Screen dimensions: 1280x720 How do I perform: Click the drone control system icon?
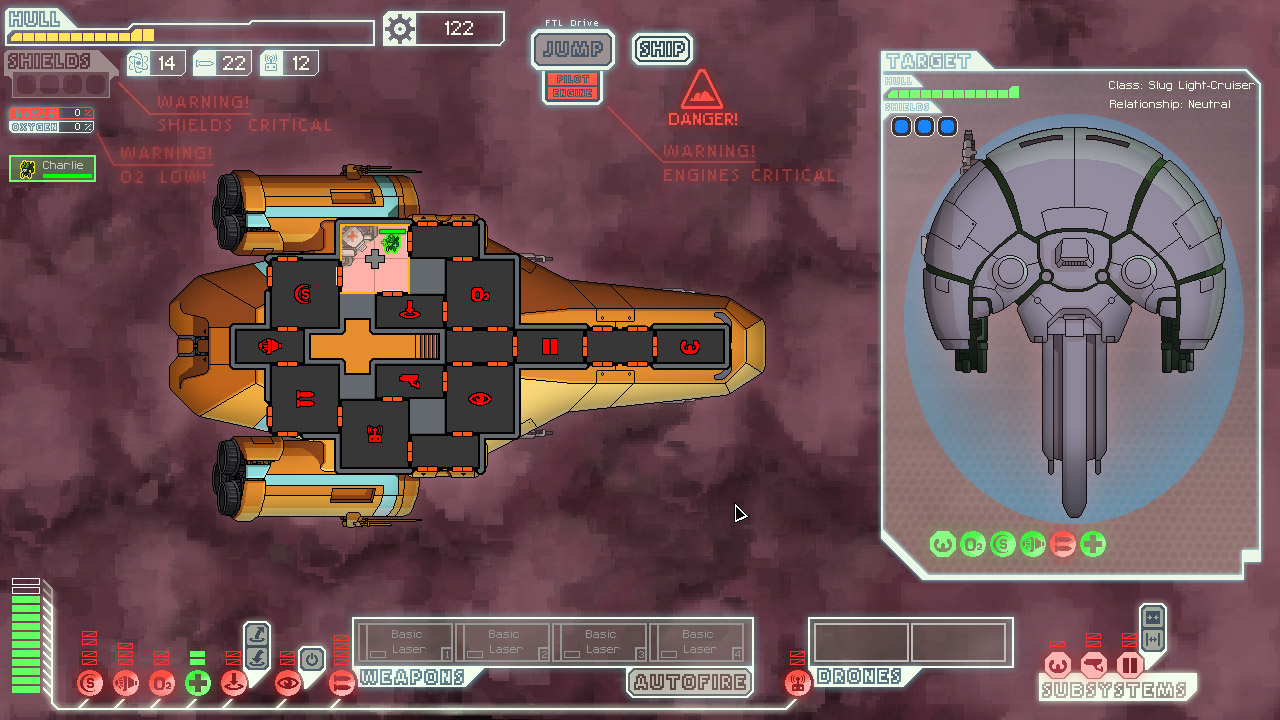[797, 684]
